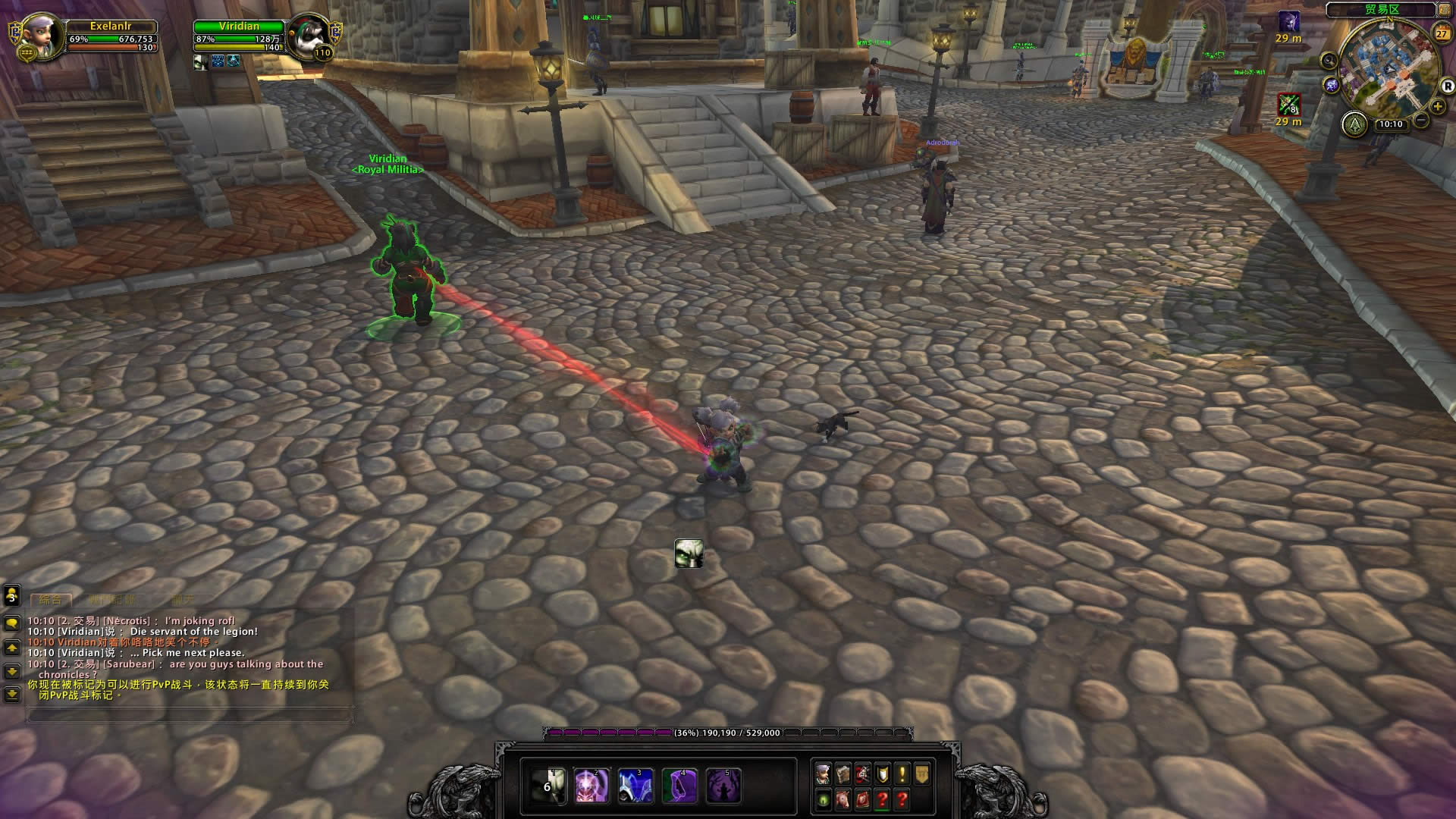Click the minimap
1456x819 pixels.
(1389, 68)
